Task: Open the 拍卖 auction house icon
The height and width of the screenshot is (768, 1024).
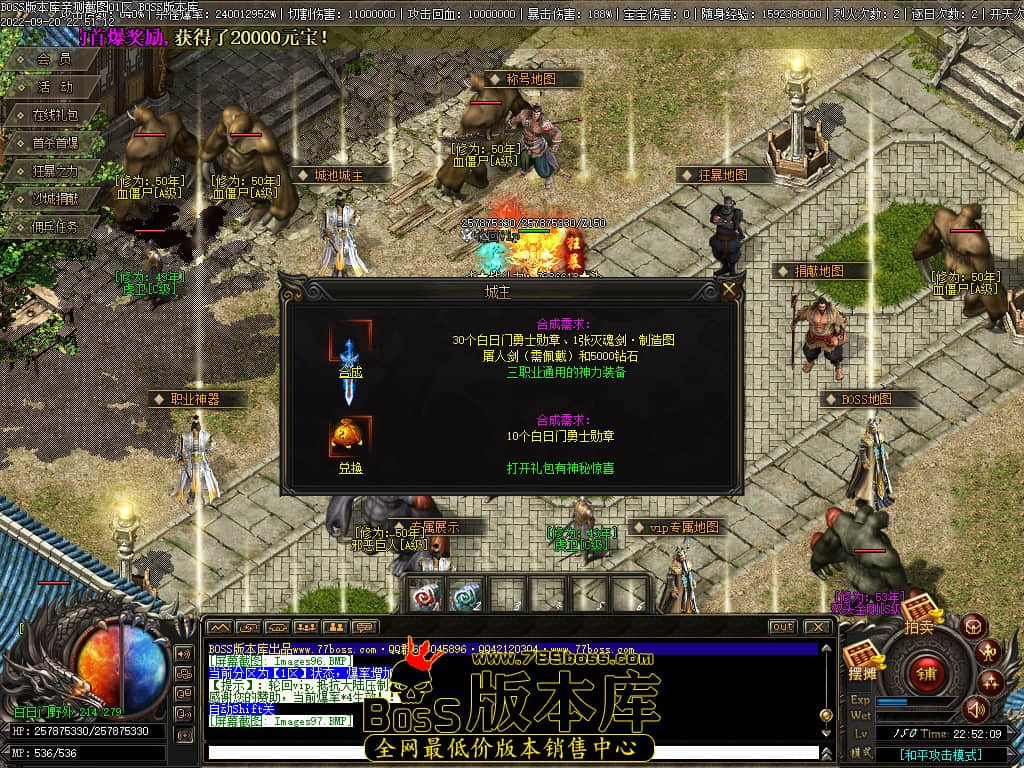Action: 919,614
